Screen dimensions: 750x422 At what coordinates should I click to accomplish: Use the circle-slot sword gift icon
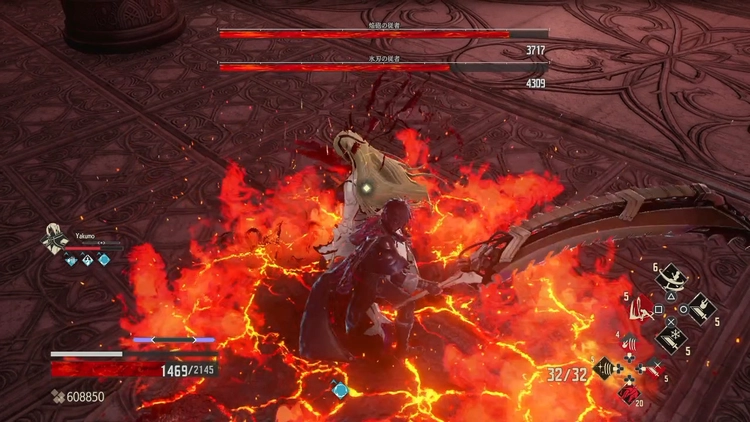[702, 308]
